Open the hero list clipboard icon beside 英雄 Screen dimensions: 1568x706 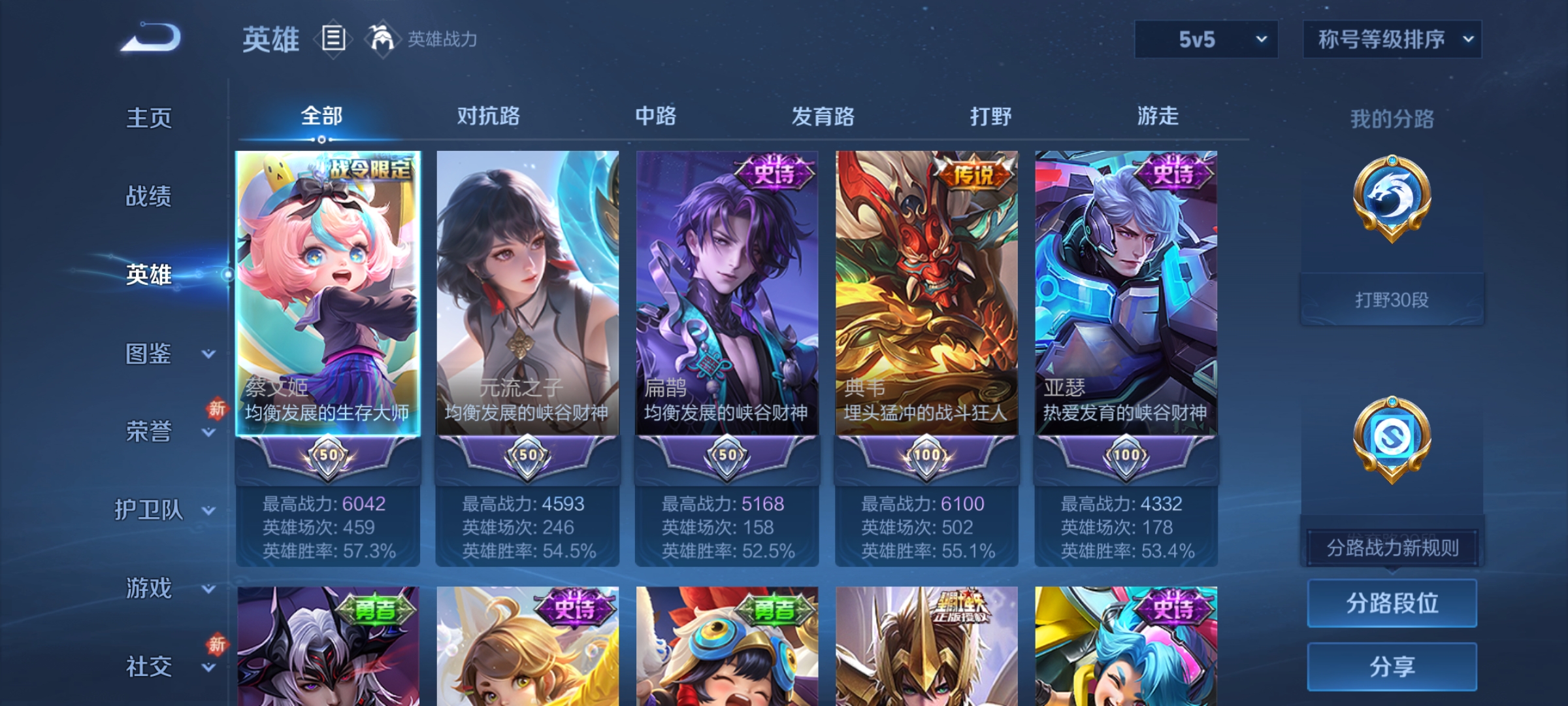(x=332, y=39)
